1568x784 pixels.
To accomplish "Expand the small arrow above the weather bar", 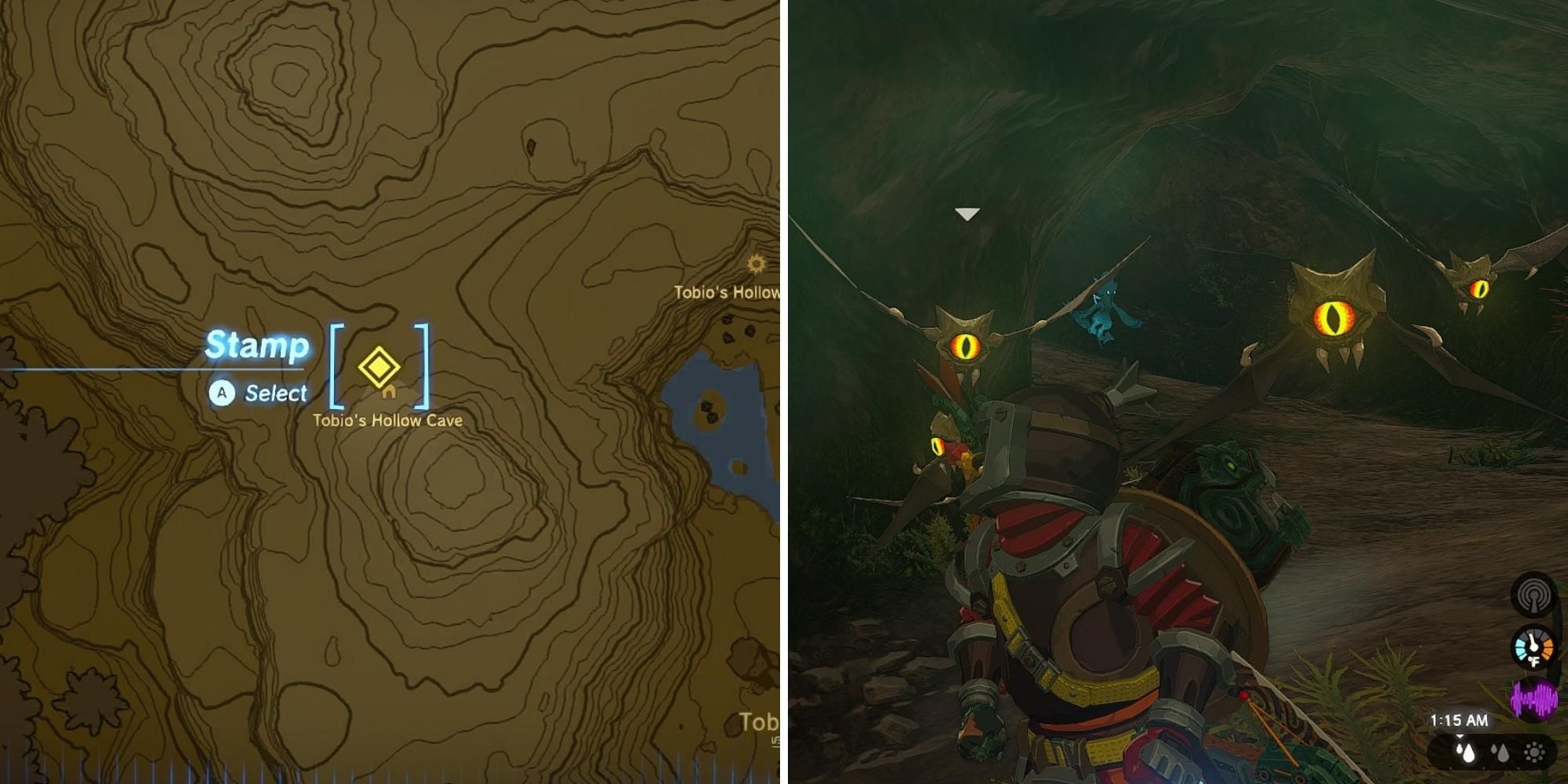I will point(1460,736).
